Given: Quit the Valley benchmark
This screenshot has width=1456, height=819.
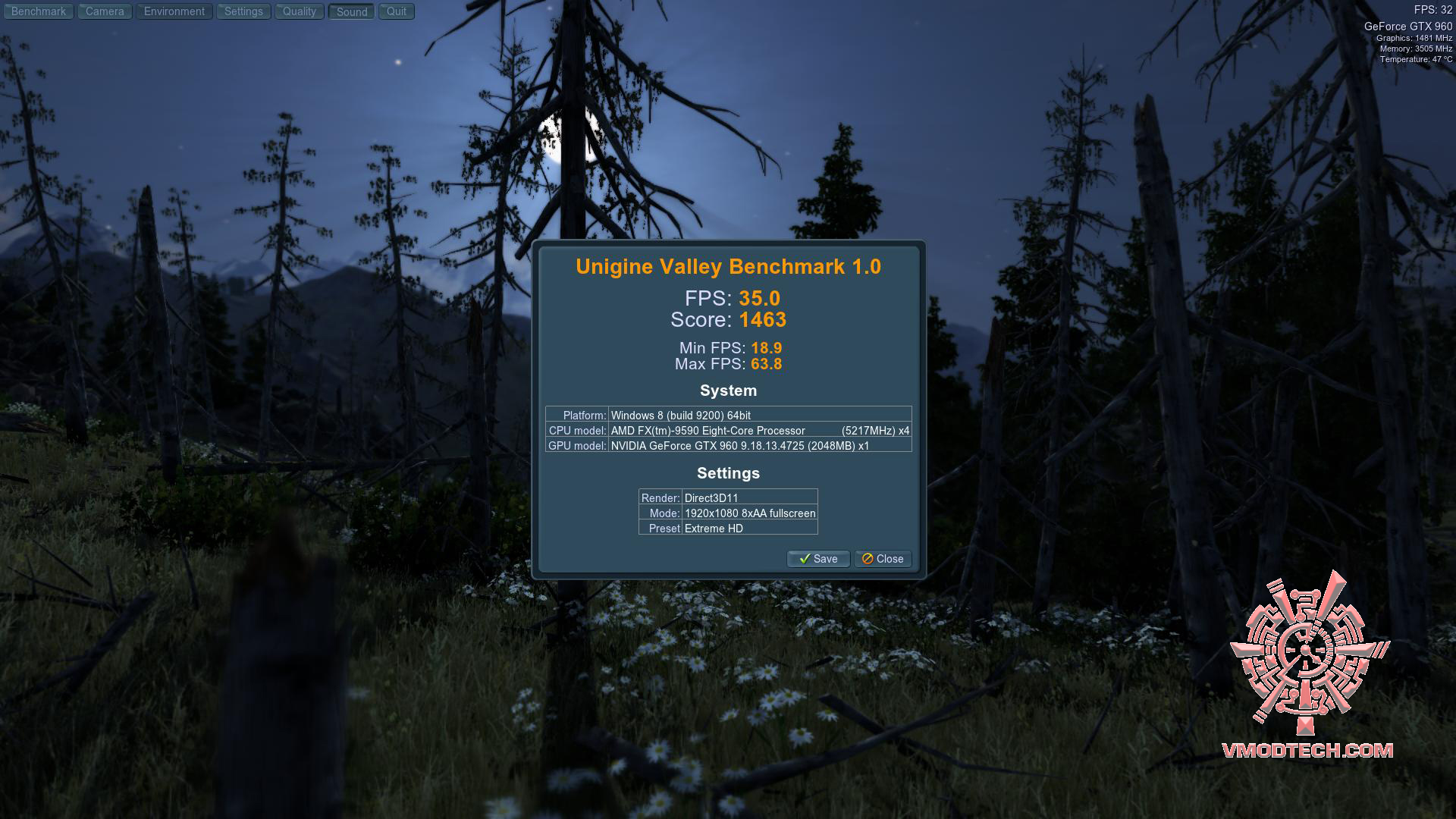Looking at the screenshot, I should (397, 11).
